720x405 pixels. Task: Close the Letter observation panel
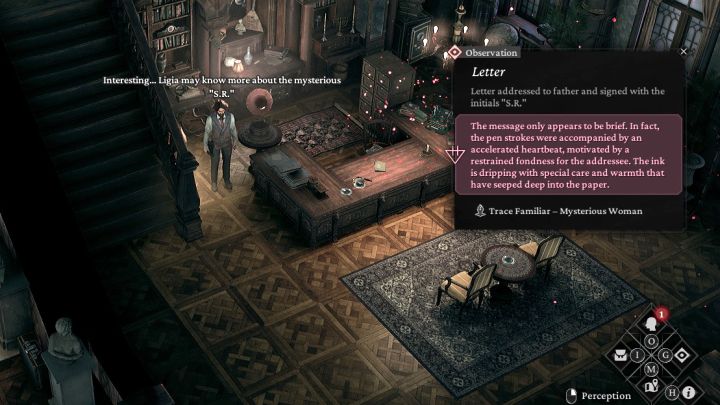(684, 51)
